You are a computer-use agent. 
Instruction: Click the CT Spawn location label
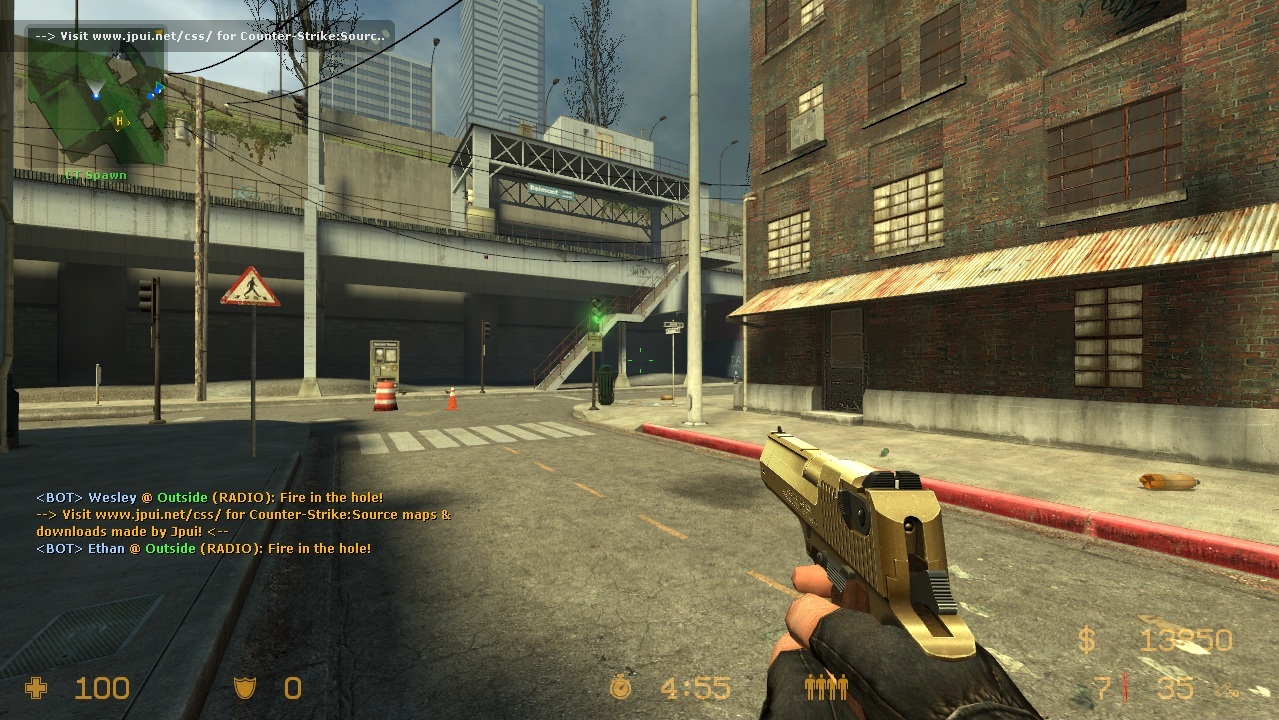(96, 175)
